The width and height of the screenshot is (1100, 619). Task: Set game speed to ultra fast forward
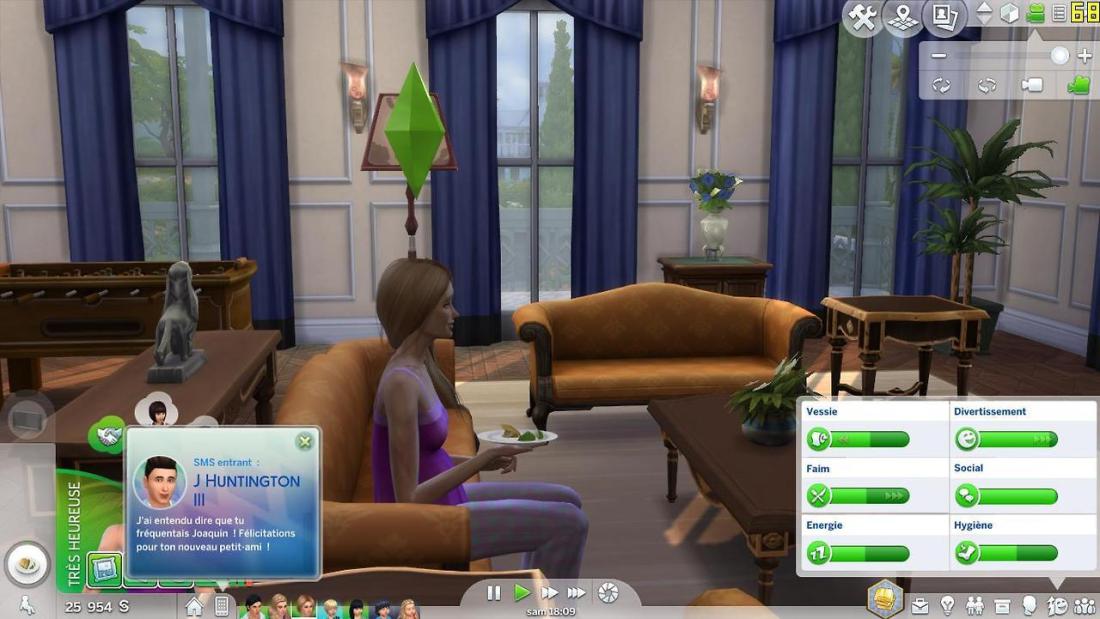pyautogui.click(x=577, y=593)
